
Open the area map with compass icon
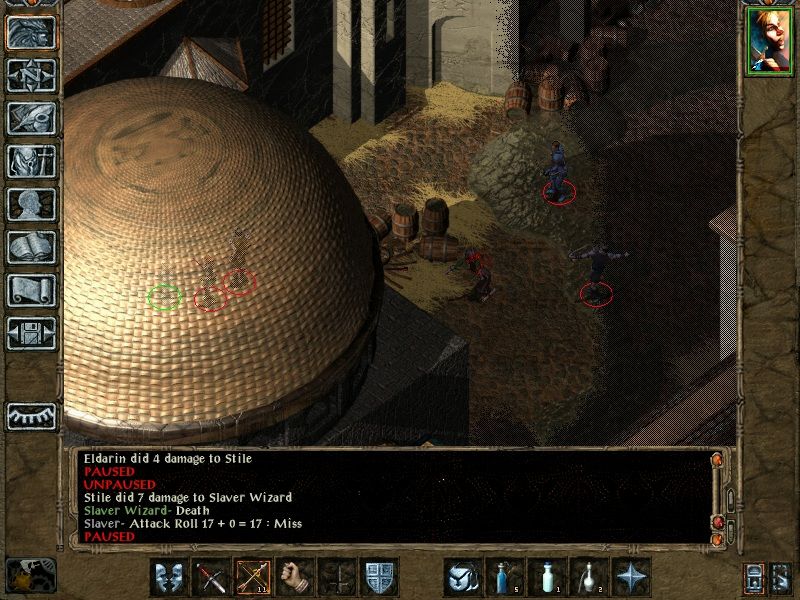tap(30, 75)
